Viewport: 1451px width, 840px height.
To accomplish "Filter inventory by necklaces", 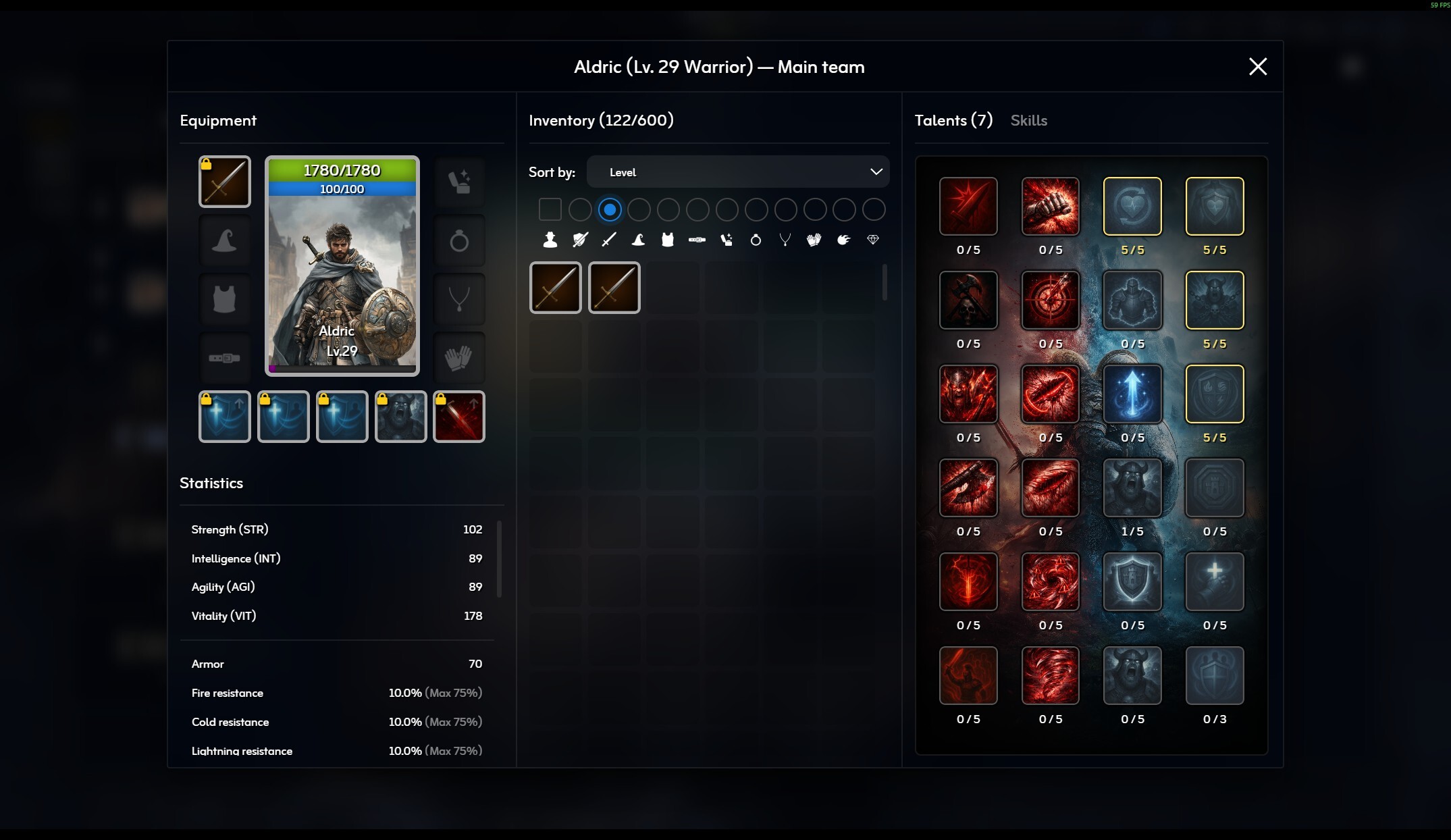I will pyautogui.click(x=785, y=240).
